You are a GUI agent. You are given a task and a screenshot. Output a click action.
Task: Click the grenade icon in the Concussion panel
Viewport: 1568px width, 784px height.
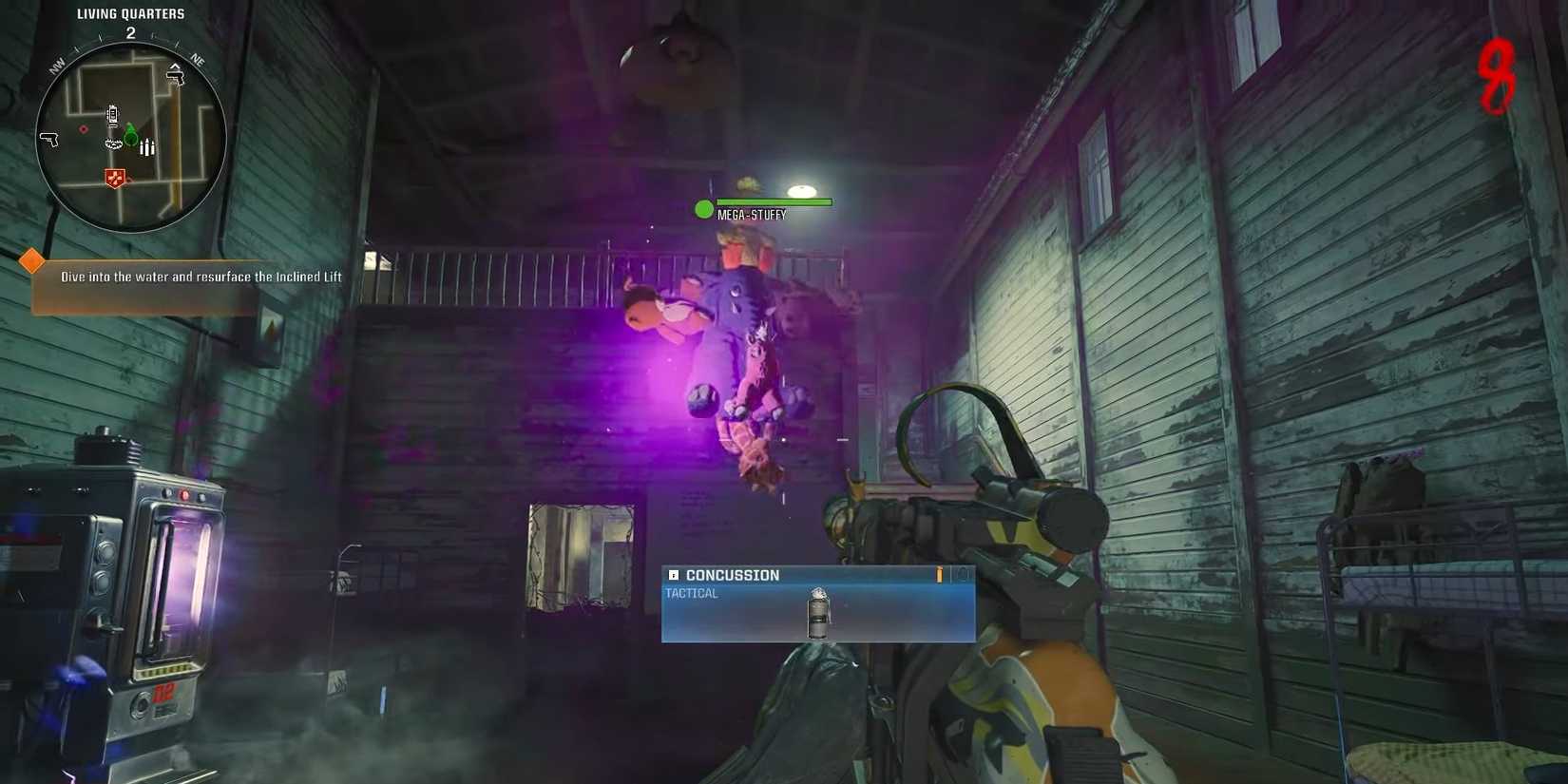(817, 612)
